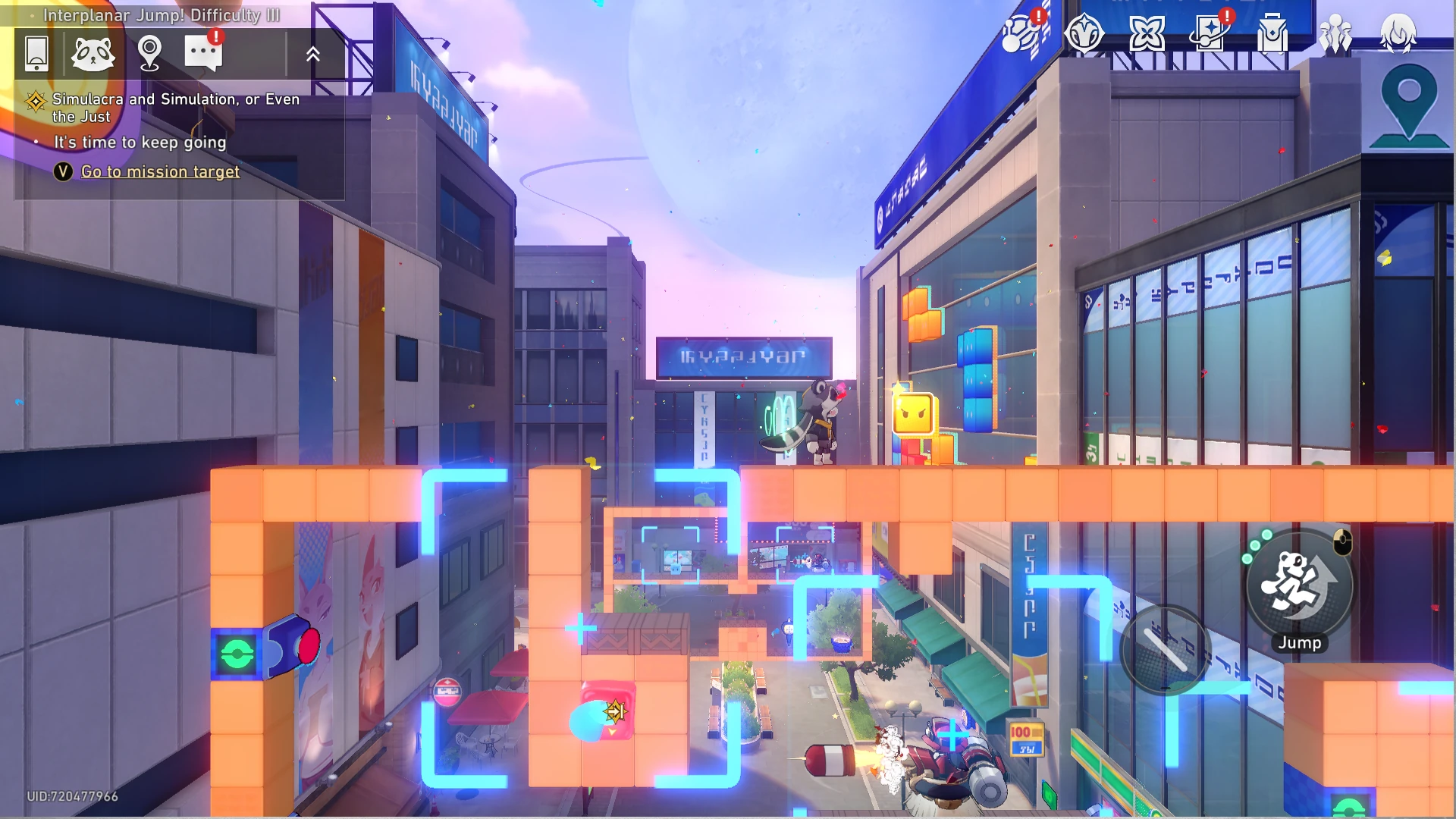The image size is (1456, 819).
Task: Open the map pin navigation icon
Action: click(150, 54)
